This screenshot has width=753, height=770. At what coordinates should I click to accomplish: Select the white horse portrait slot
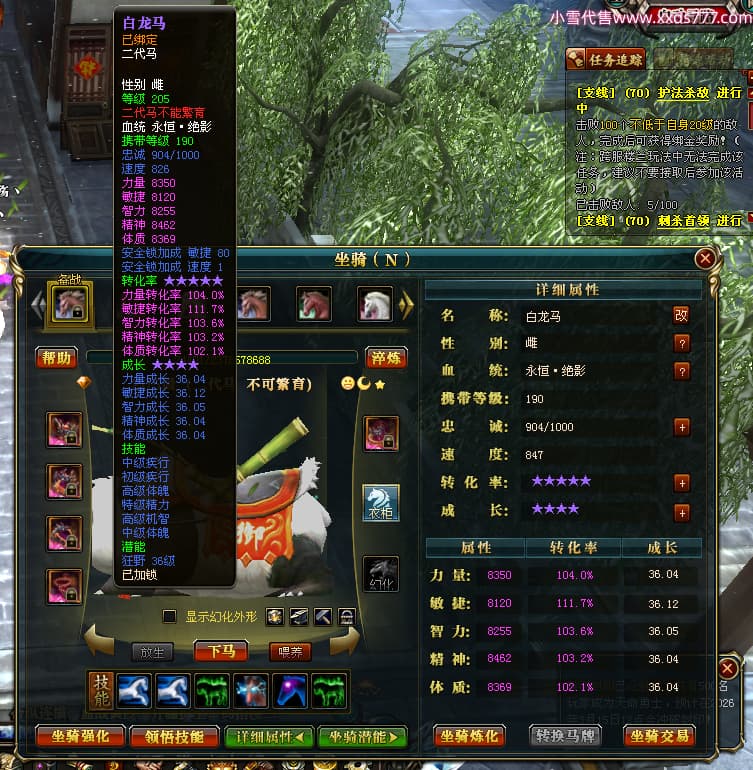375,304
